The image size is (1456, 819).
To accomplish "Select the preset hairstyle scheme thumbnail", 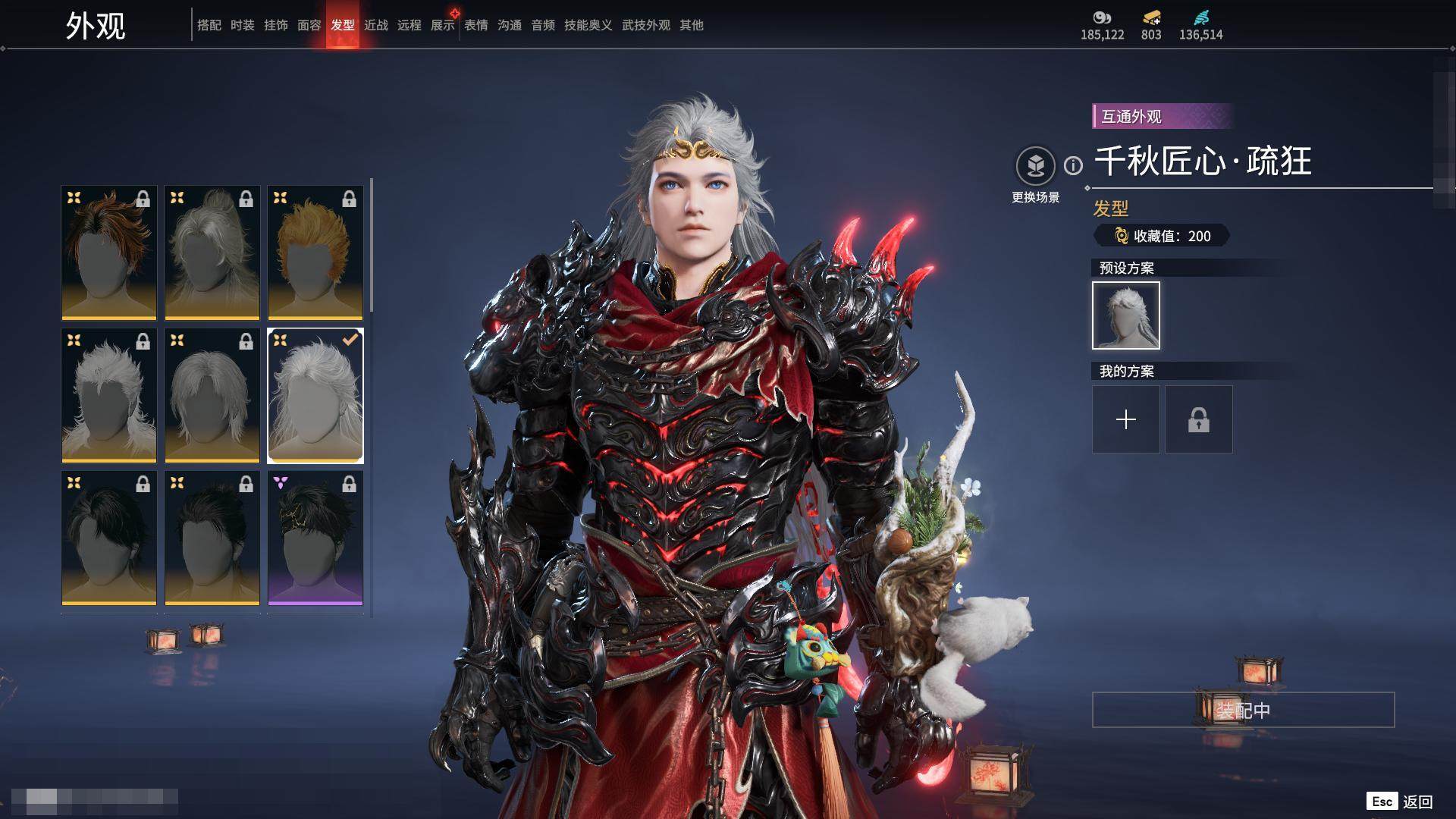I will tap(1126, 315).
